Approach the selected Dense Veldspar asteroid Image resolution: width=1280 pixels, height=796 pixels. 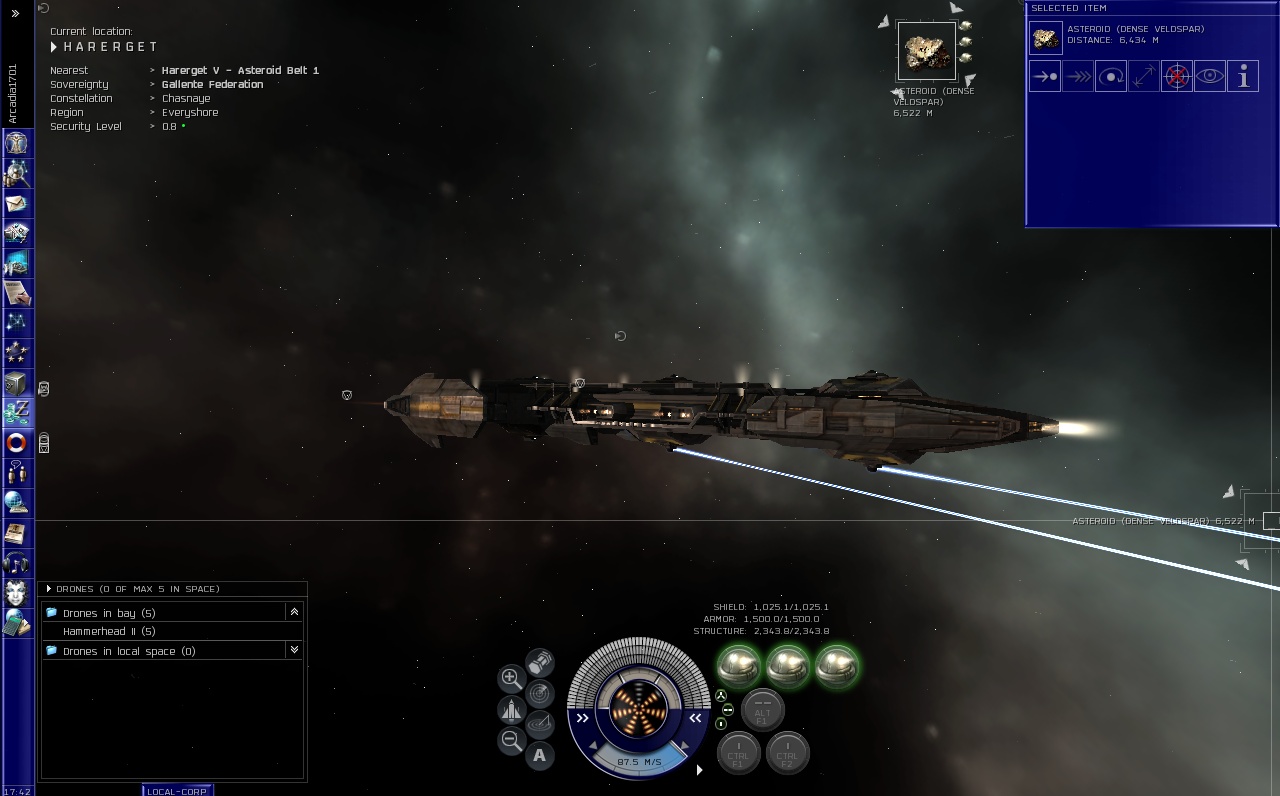(x=1044, y=76)
